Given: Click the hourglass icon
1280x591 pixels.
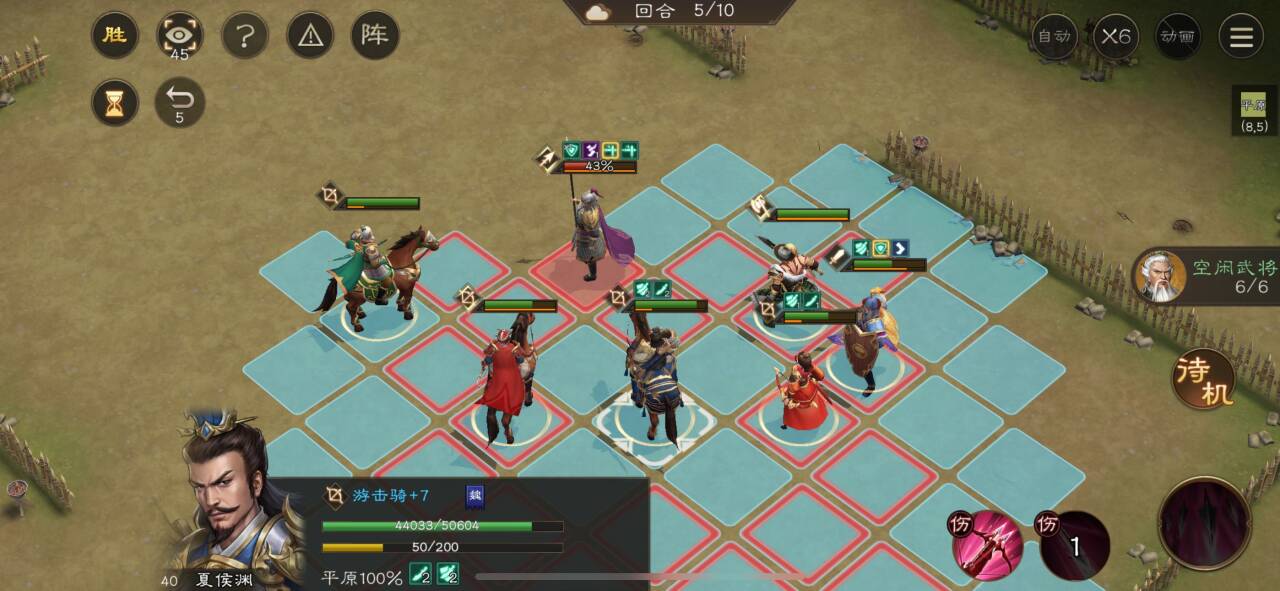Looking at the screenshot, I should coord(115,102).
